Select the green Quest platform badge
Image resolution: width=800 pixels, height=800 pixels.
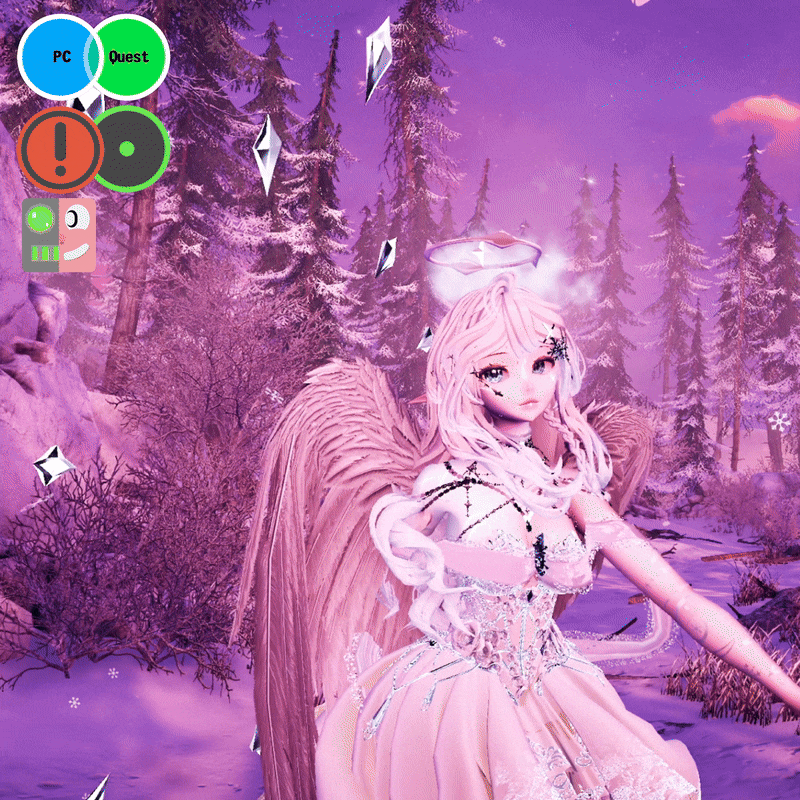(x=130, y=57)
